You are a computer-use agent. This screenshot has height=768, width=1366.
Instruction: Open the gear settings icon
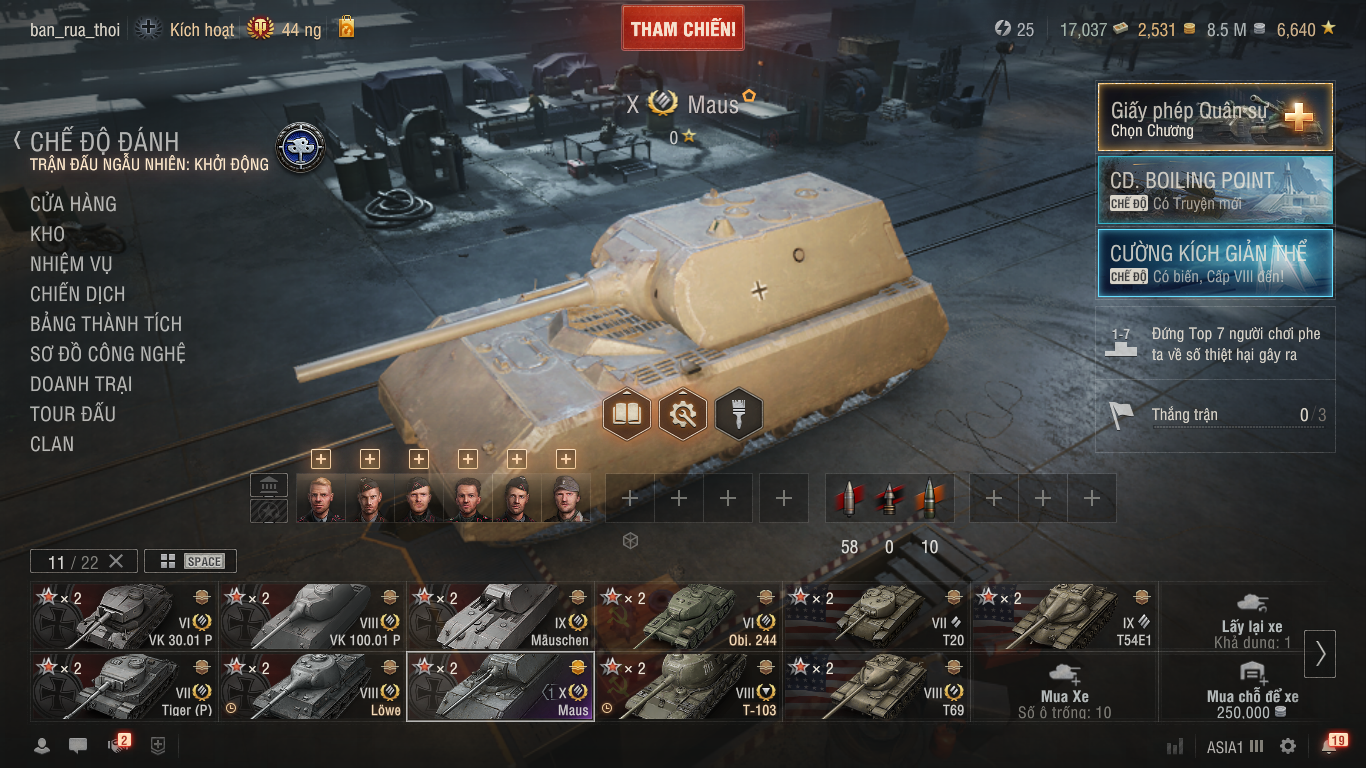(1288, 746)
